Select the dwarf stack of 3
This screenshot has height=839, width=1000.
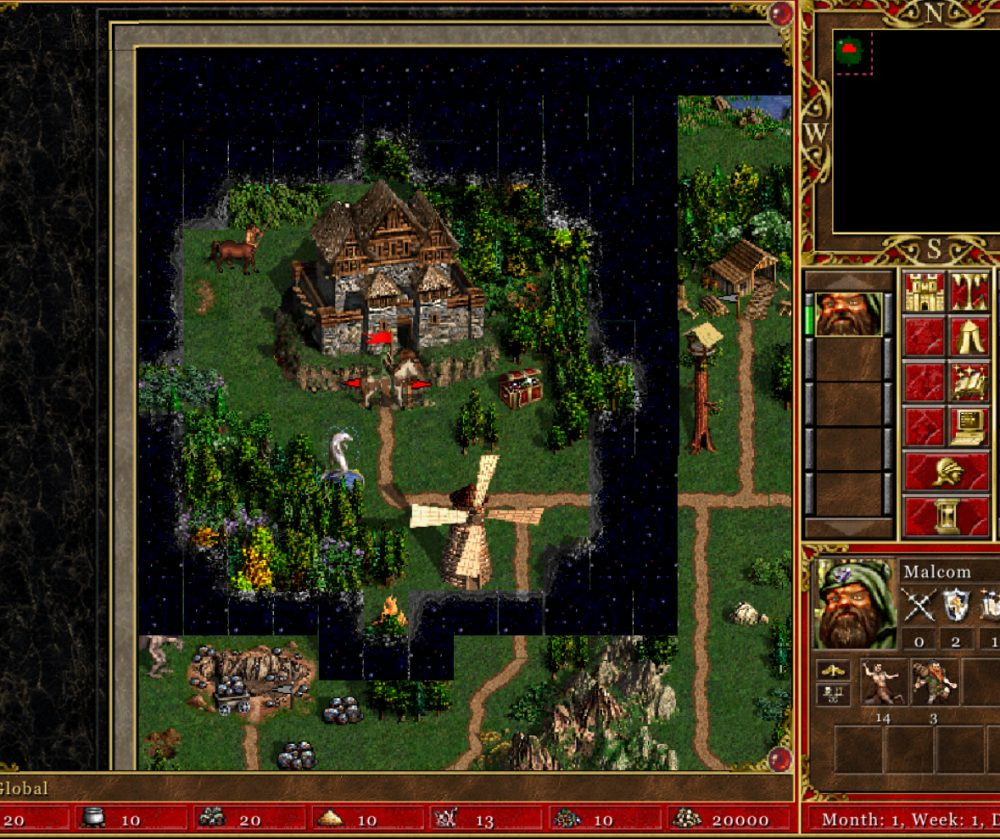pos(934,681)
